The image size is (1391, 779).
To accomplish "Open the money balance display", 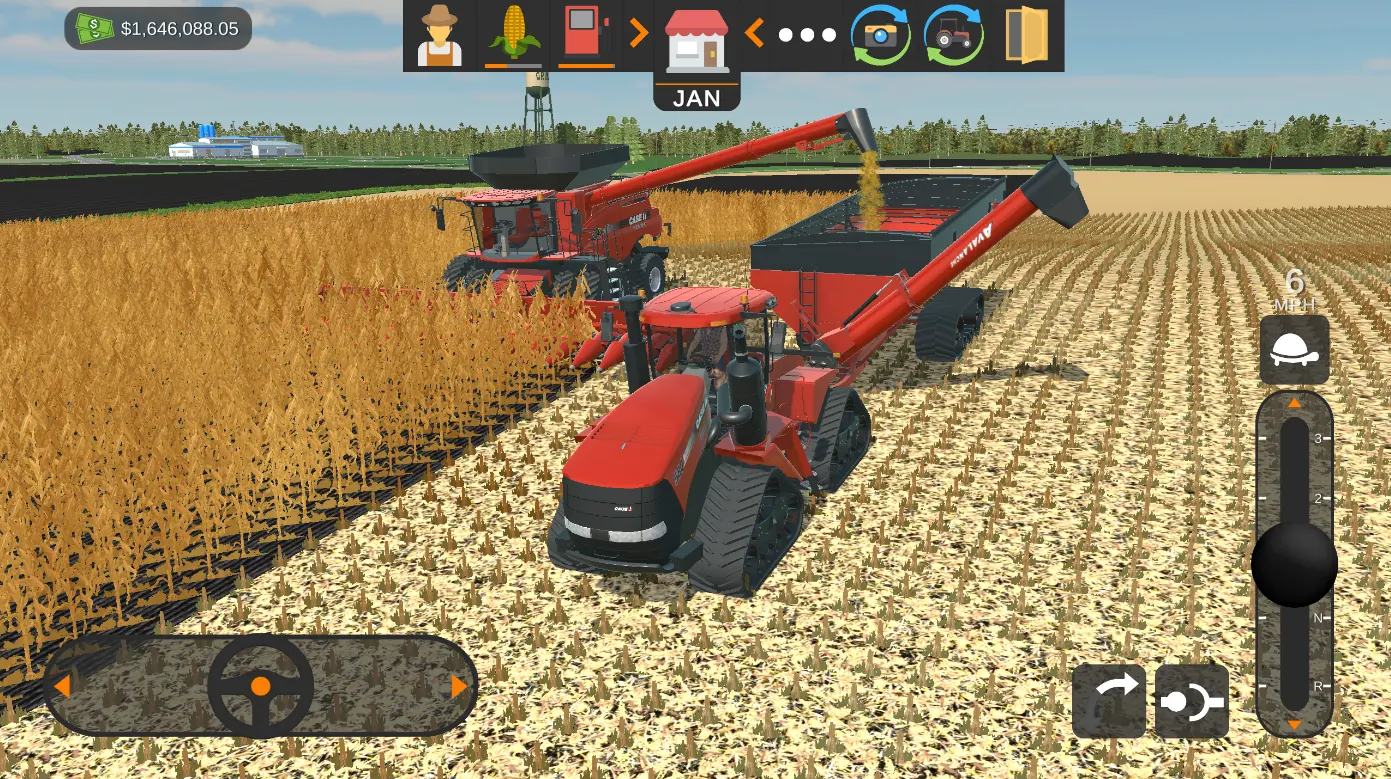I will 155,29.
